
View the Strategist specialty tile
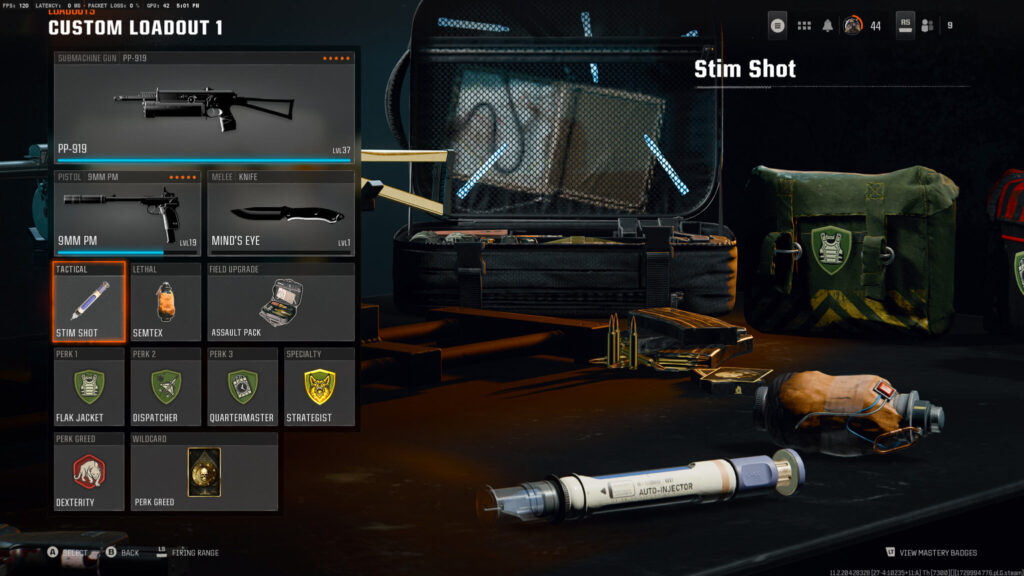(x=318, y=387)
